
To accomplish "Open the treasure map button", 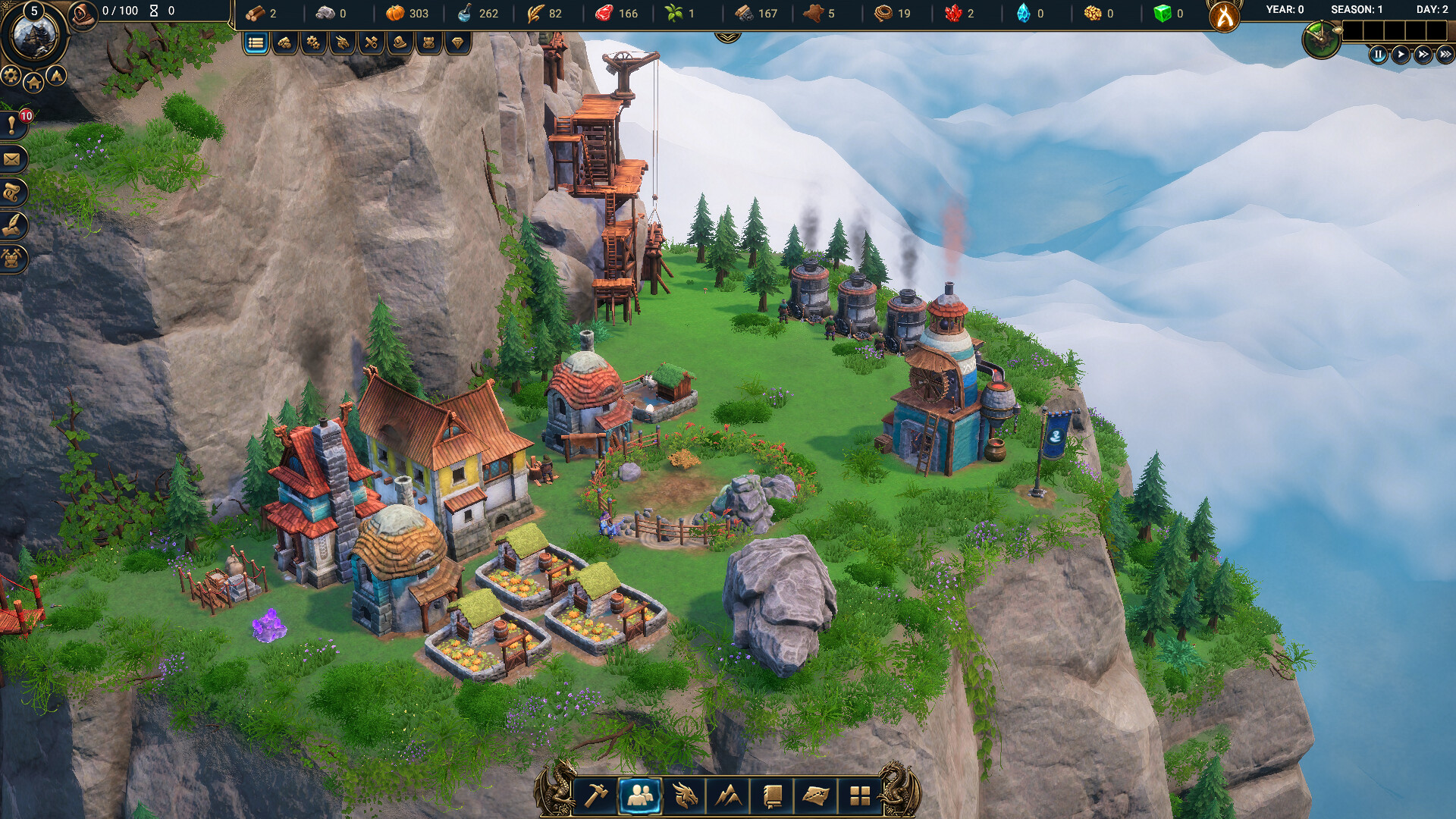I will [x=816, y=795].
